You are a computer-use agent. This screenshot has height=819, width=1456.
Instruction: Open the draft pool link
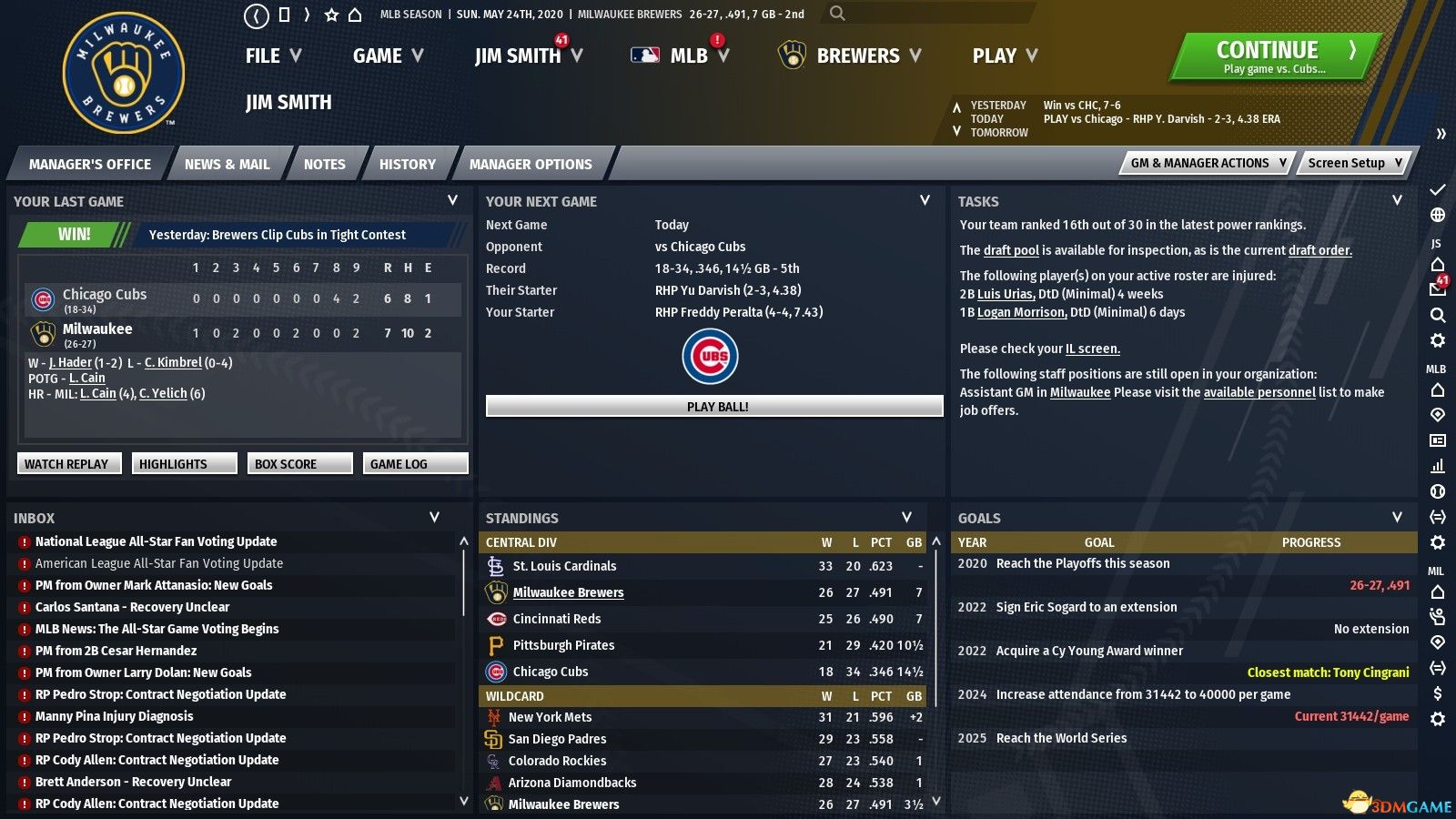pyautogui.click(x=1011, y=250)
